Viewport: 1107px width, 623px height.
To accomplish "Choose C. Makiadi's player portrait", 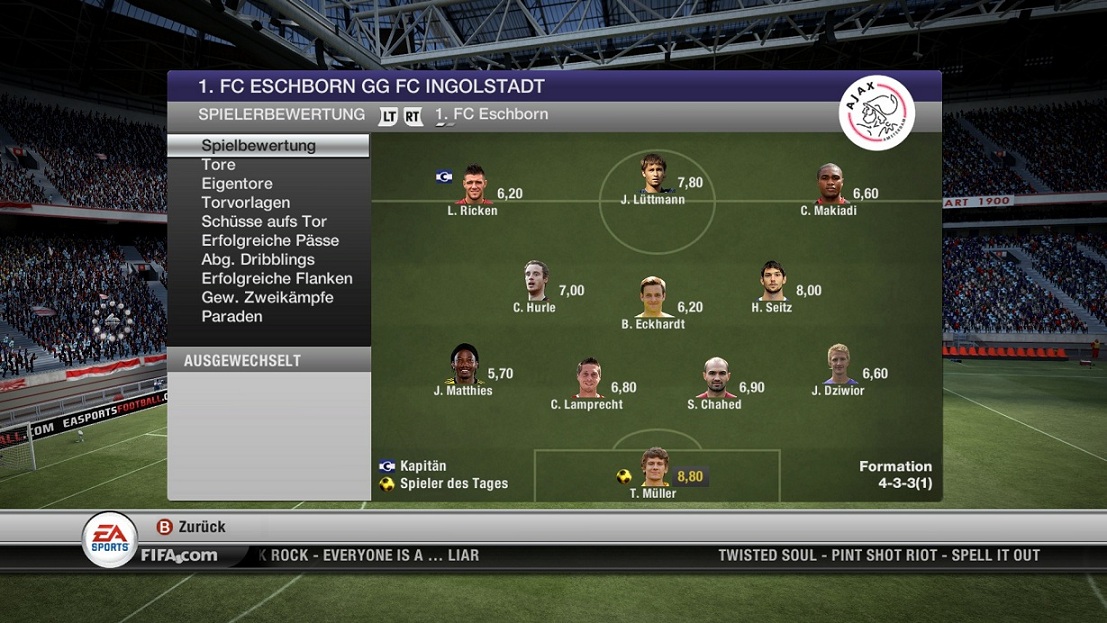I will [x=829, y=185].
